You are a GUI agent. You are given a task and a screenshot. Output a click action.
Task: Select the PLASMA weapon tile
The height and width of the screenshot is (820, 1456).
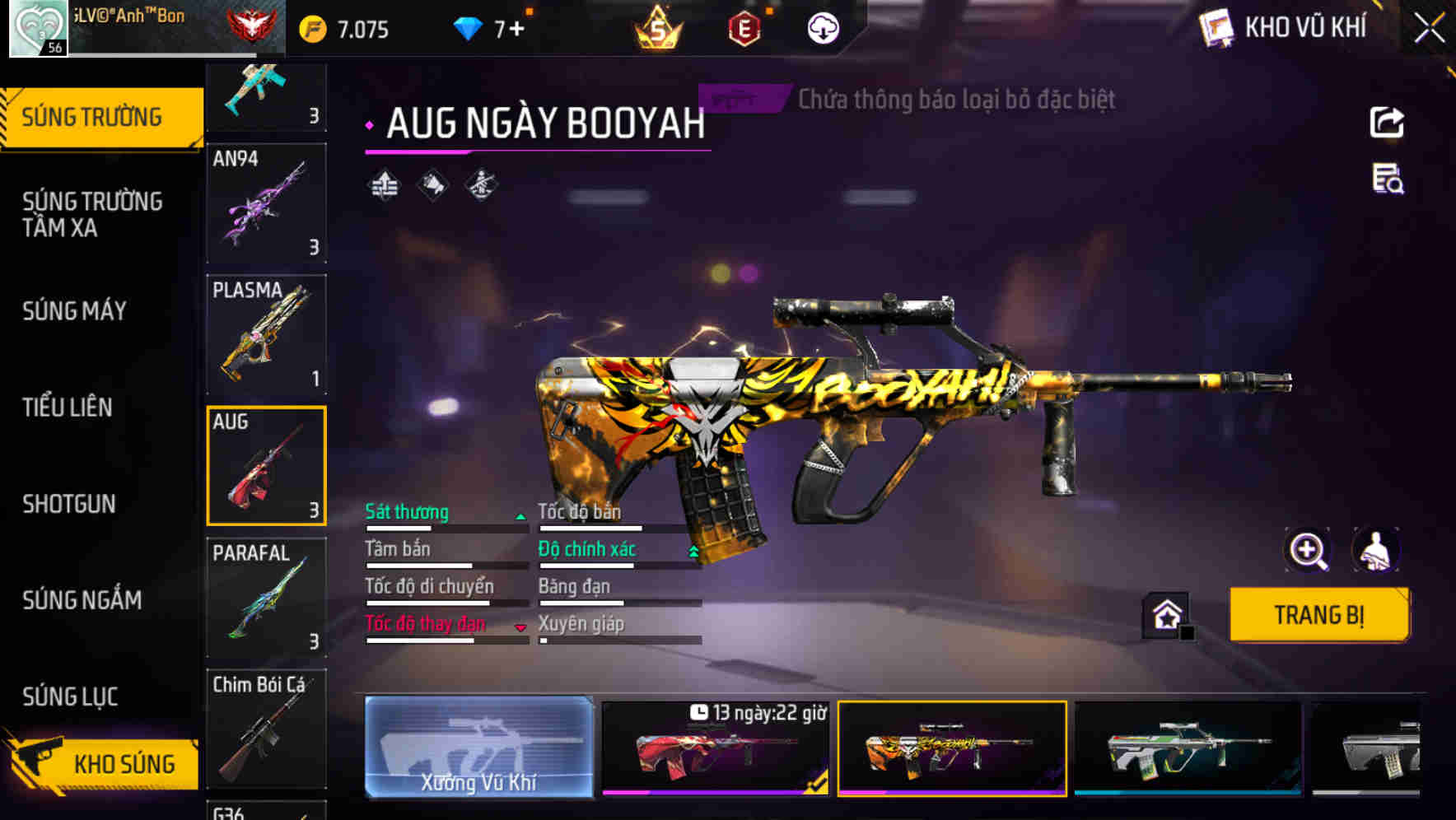coord(266,334)
